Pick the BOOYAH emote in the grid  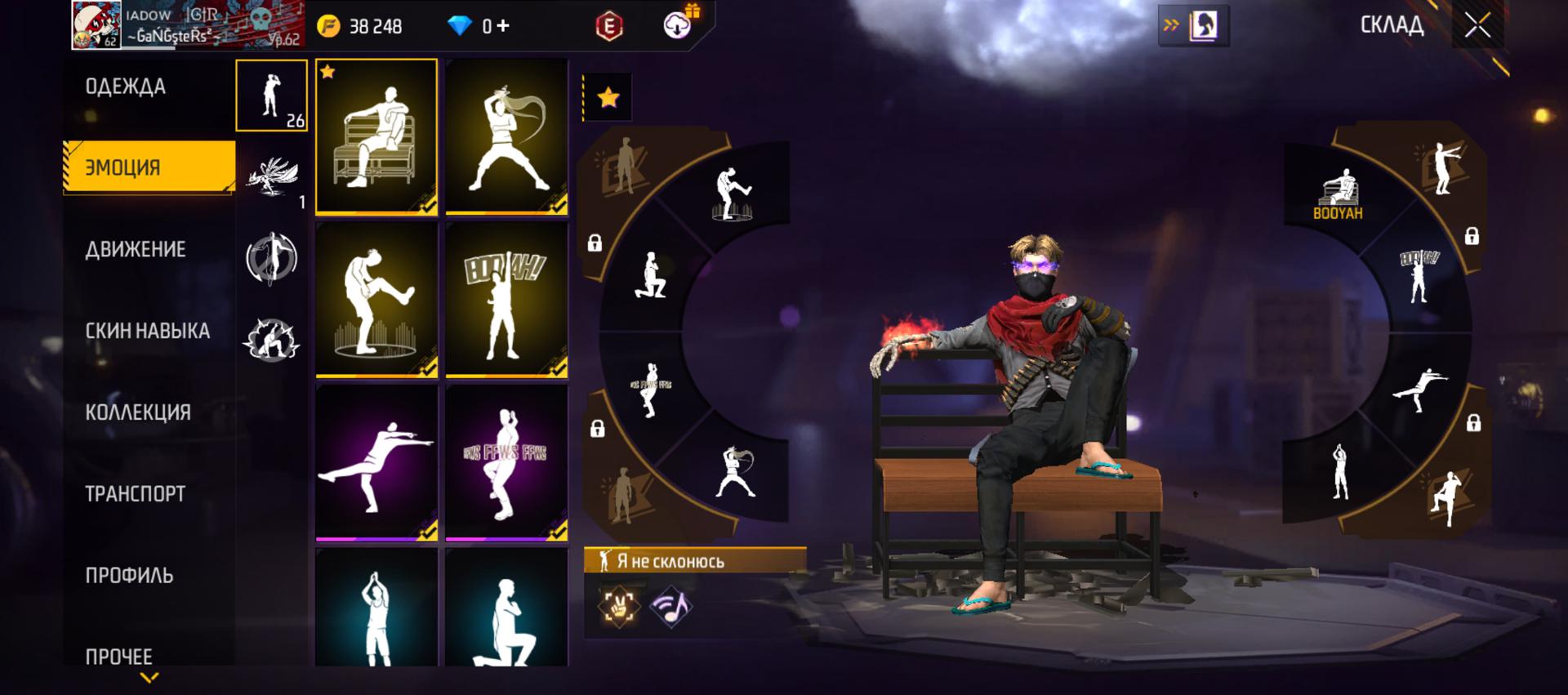[x=506, y=300]
